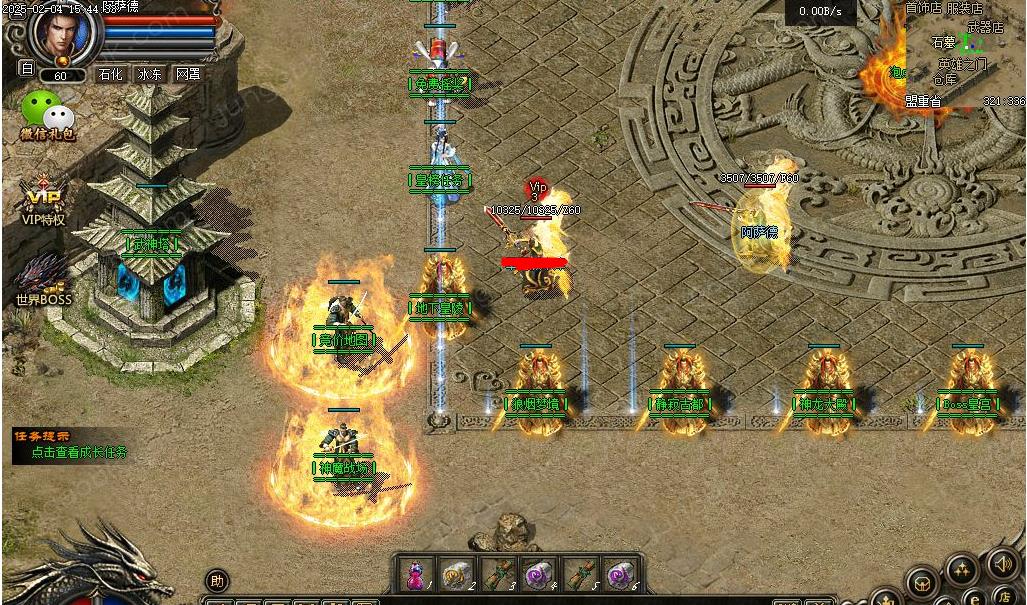Click the player character portrait
Screen dimensions: 1027x605
pyautogui.click(x=67, y=34)
